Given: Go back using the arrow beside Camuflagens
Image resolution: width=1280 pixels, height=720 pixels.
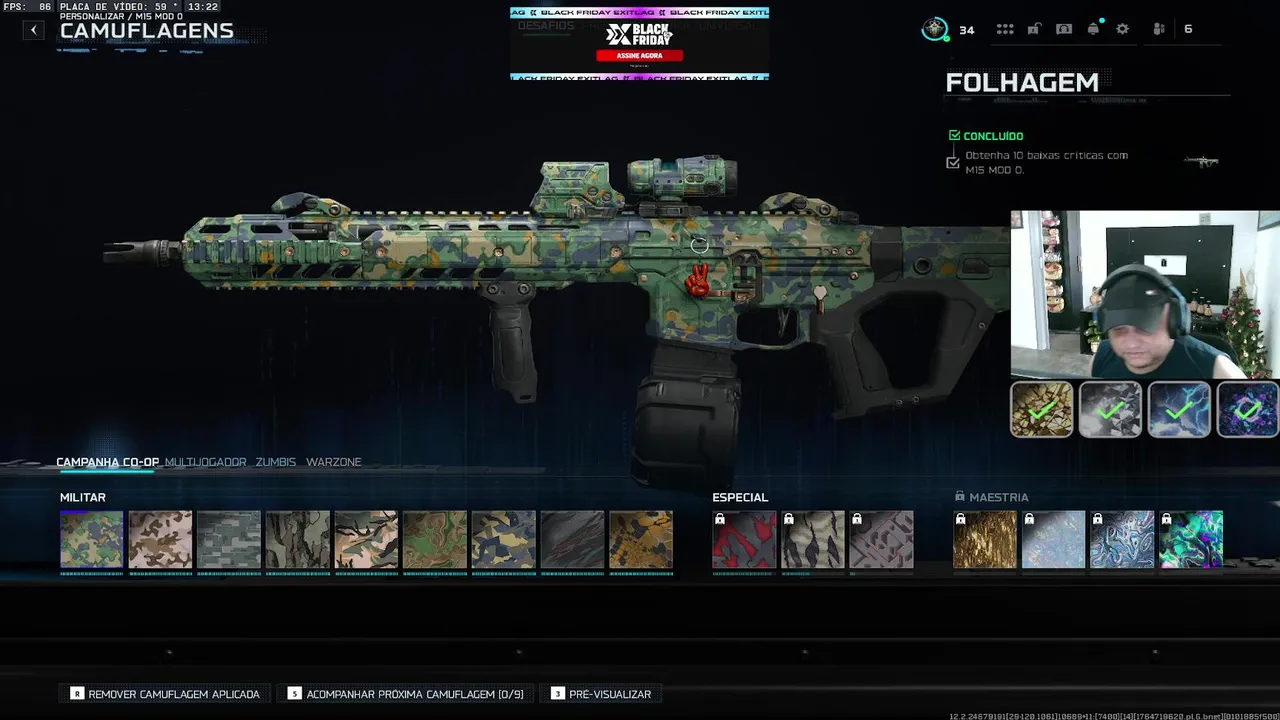Looking at the screenshot, I should coord(34,30).
